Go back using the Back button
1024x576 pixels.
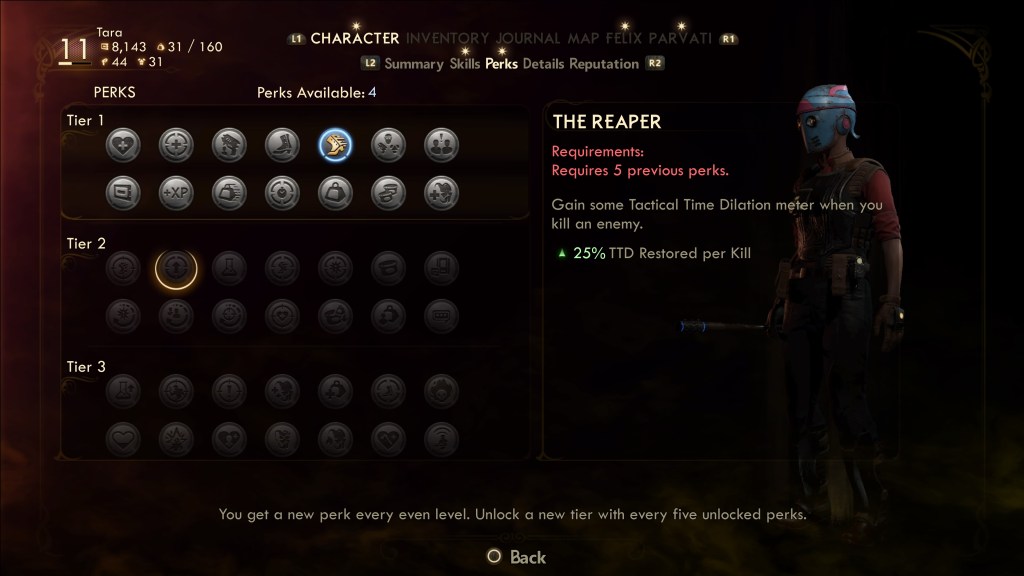coord(516,557)
